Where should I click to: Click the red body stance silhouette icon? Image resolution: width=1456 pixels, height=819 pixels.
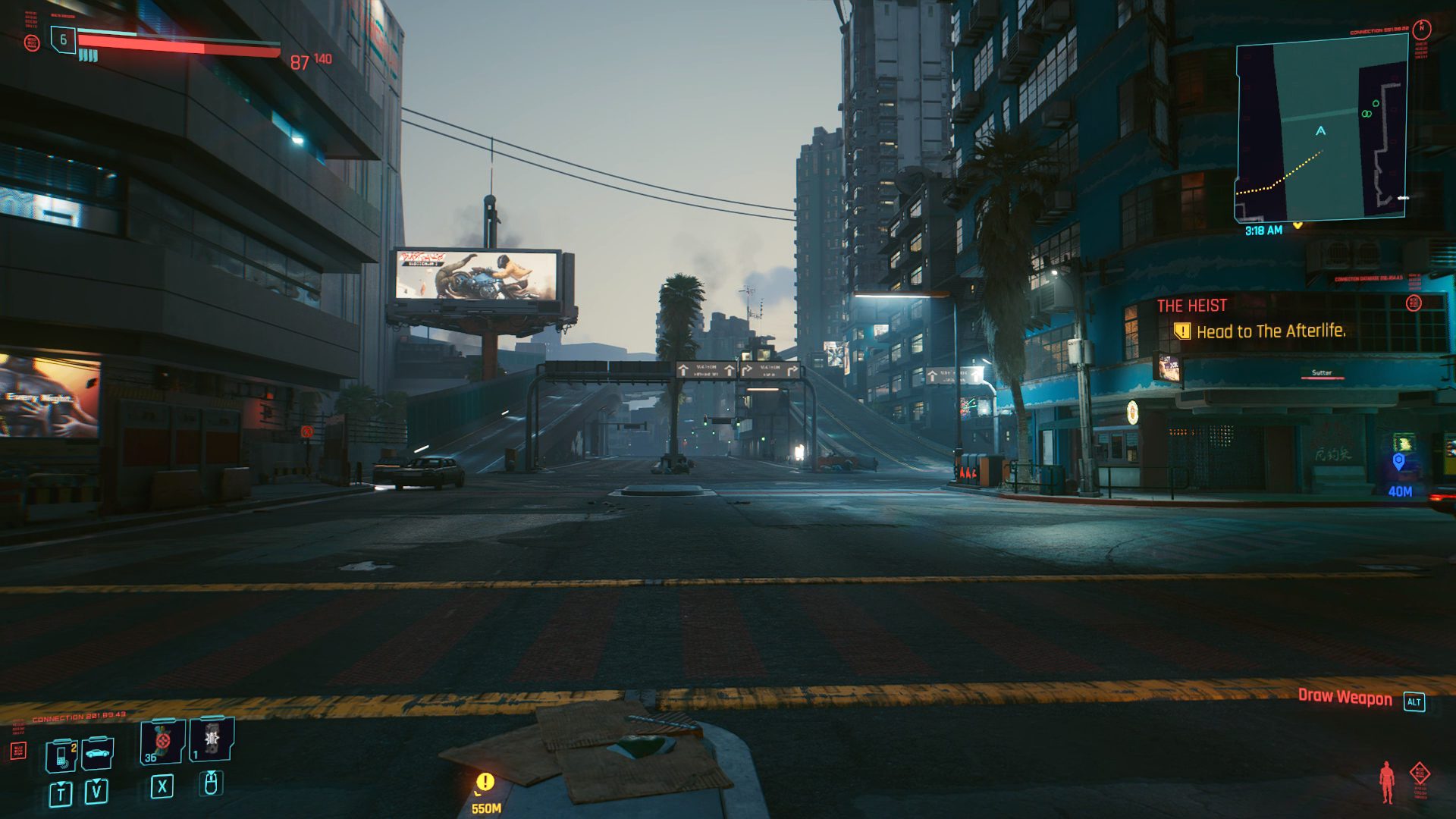pos(1387,782)
